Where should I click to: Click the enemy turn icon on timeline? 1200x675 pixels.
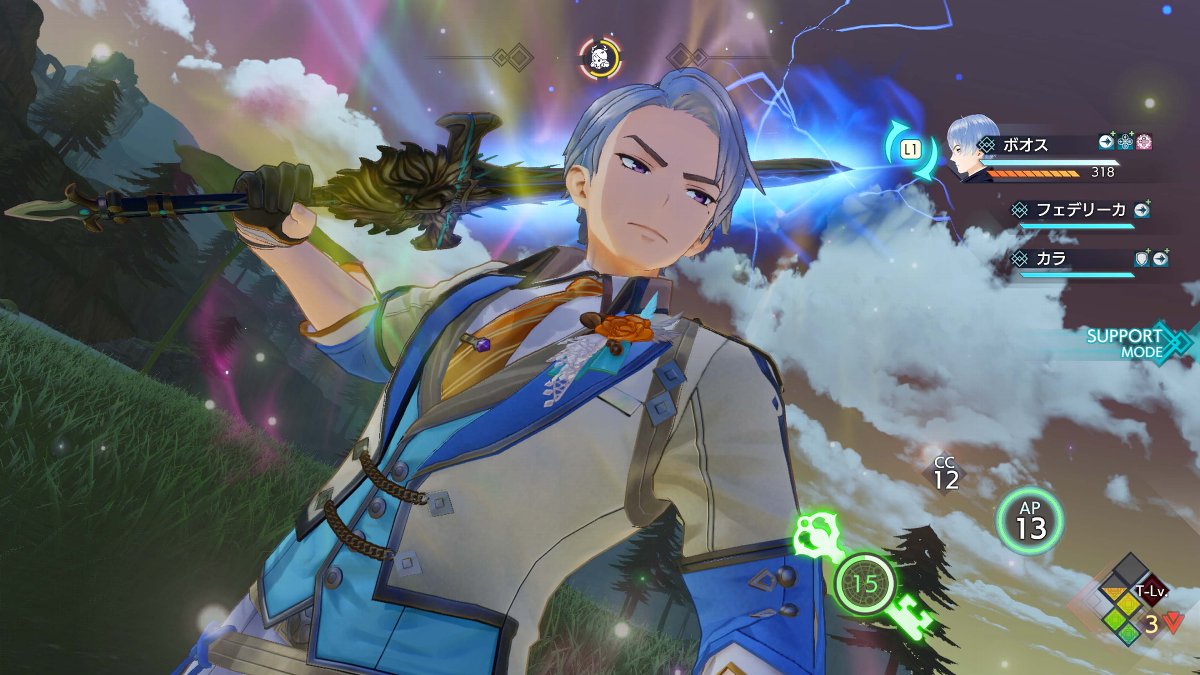600,57
